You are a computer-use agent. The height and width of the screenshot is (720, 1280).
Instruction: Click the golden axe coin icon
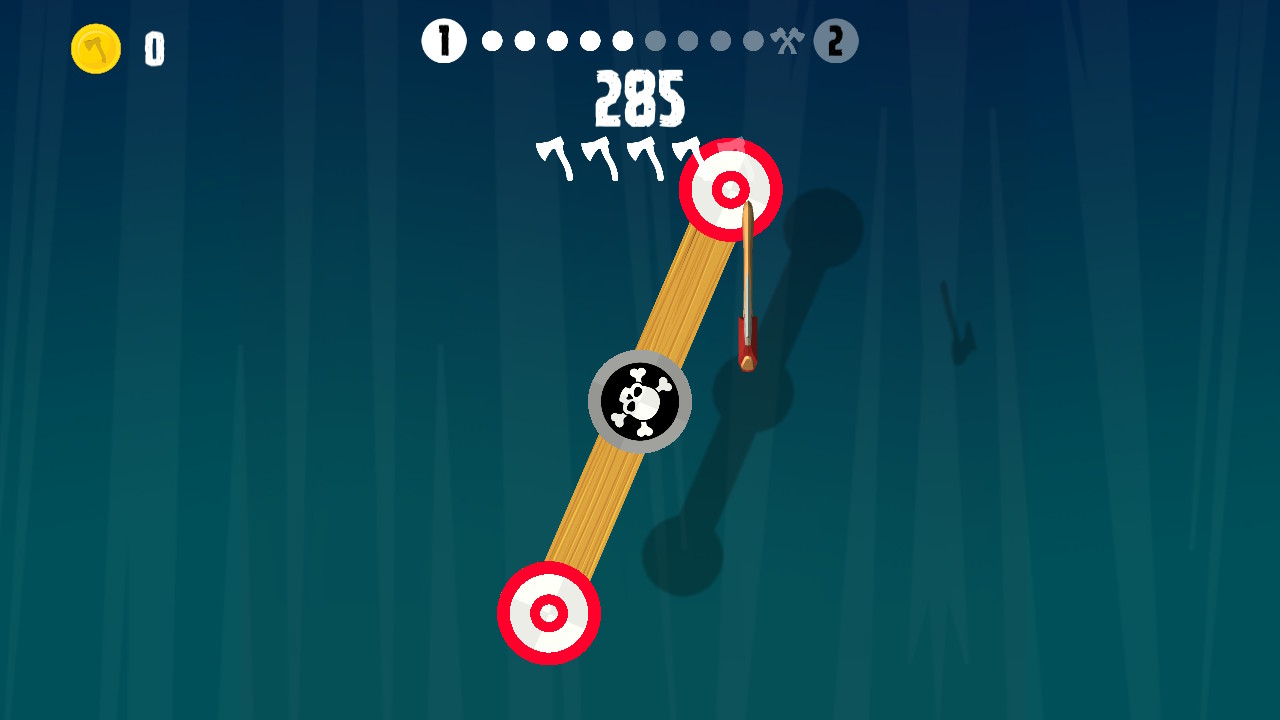pos(95,47)
